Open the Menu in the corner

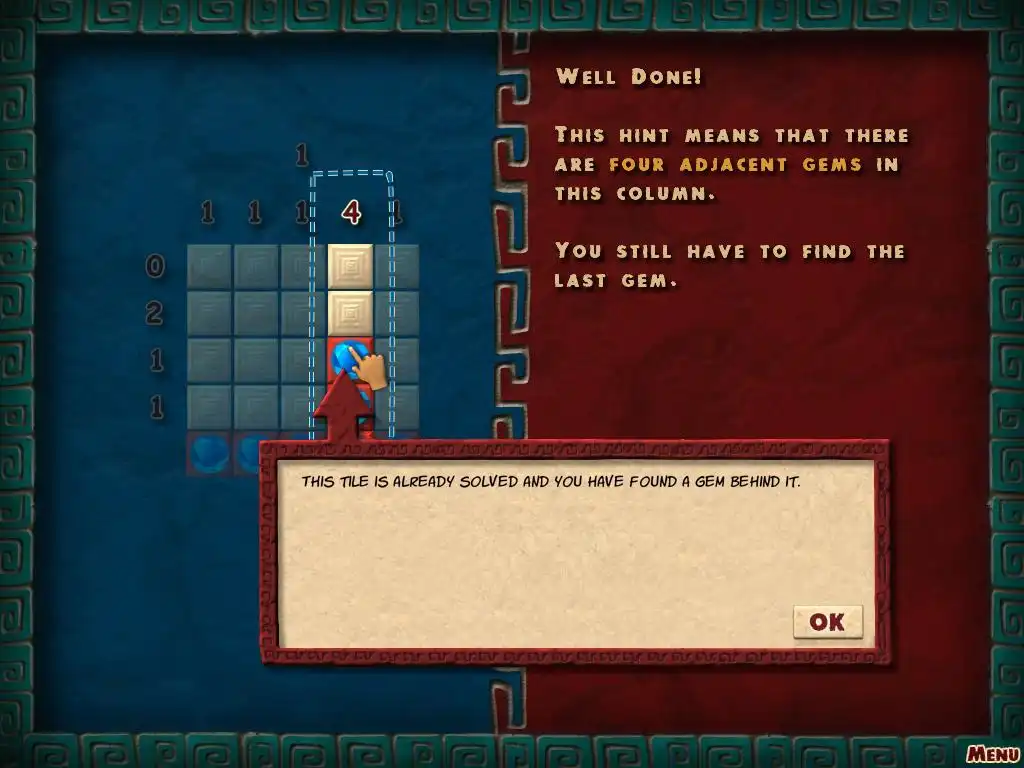(x=992, y=753)
